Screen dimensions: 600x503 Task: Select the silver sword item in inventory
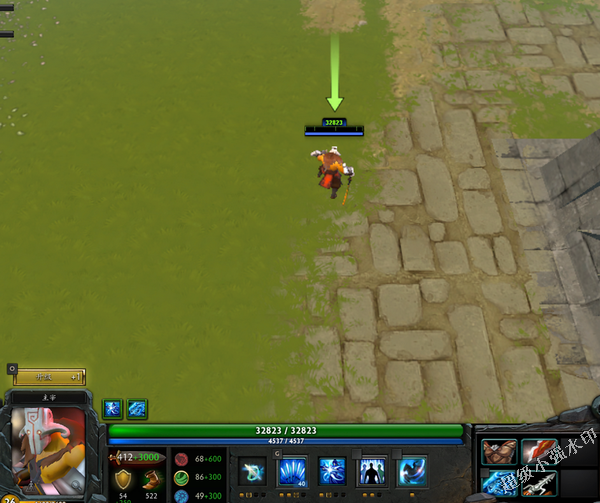click(x=538, y=484)
